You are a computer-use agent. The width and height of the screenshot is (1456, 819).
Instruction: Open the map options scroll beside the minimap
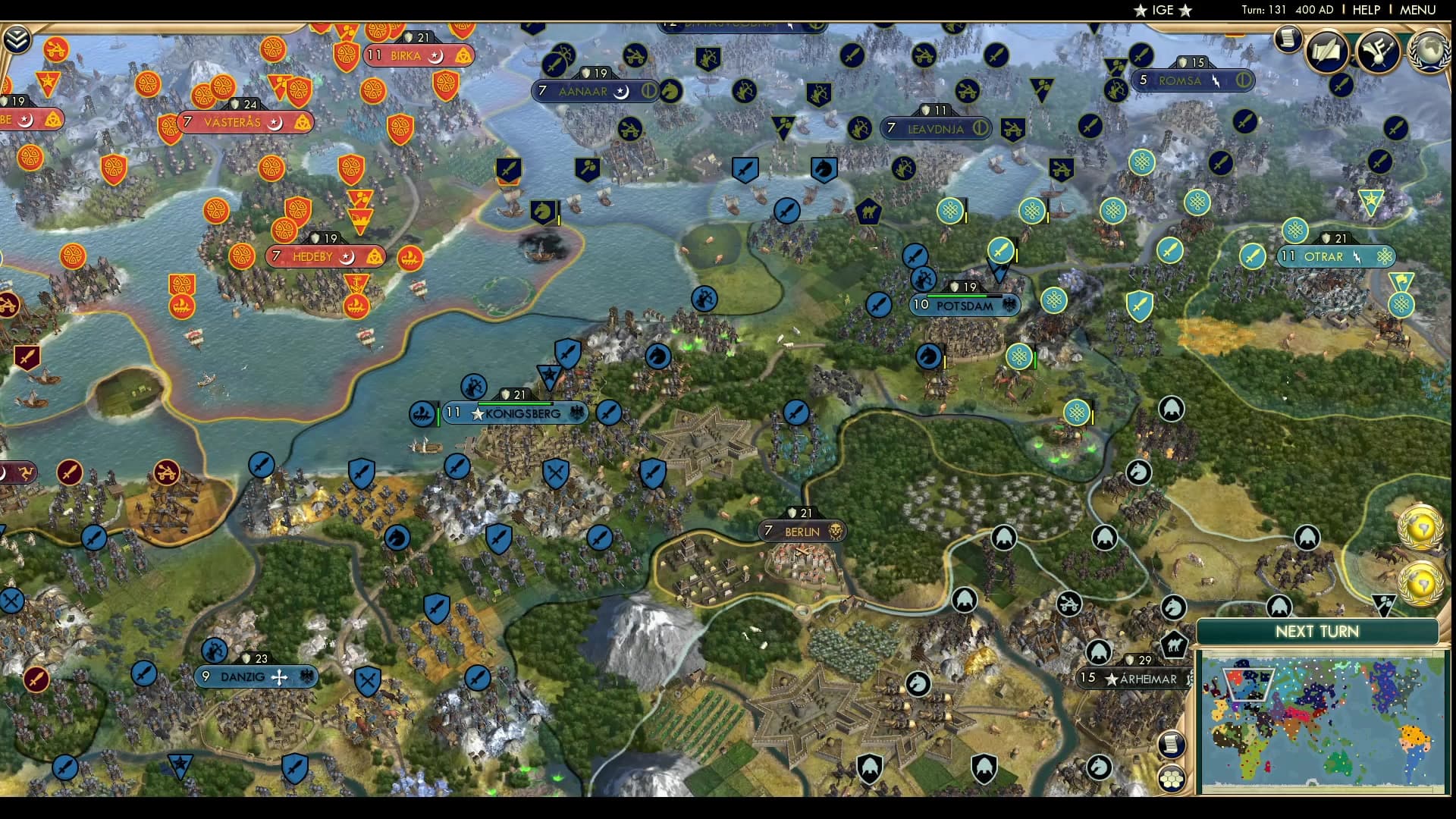point(1171,743)
